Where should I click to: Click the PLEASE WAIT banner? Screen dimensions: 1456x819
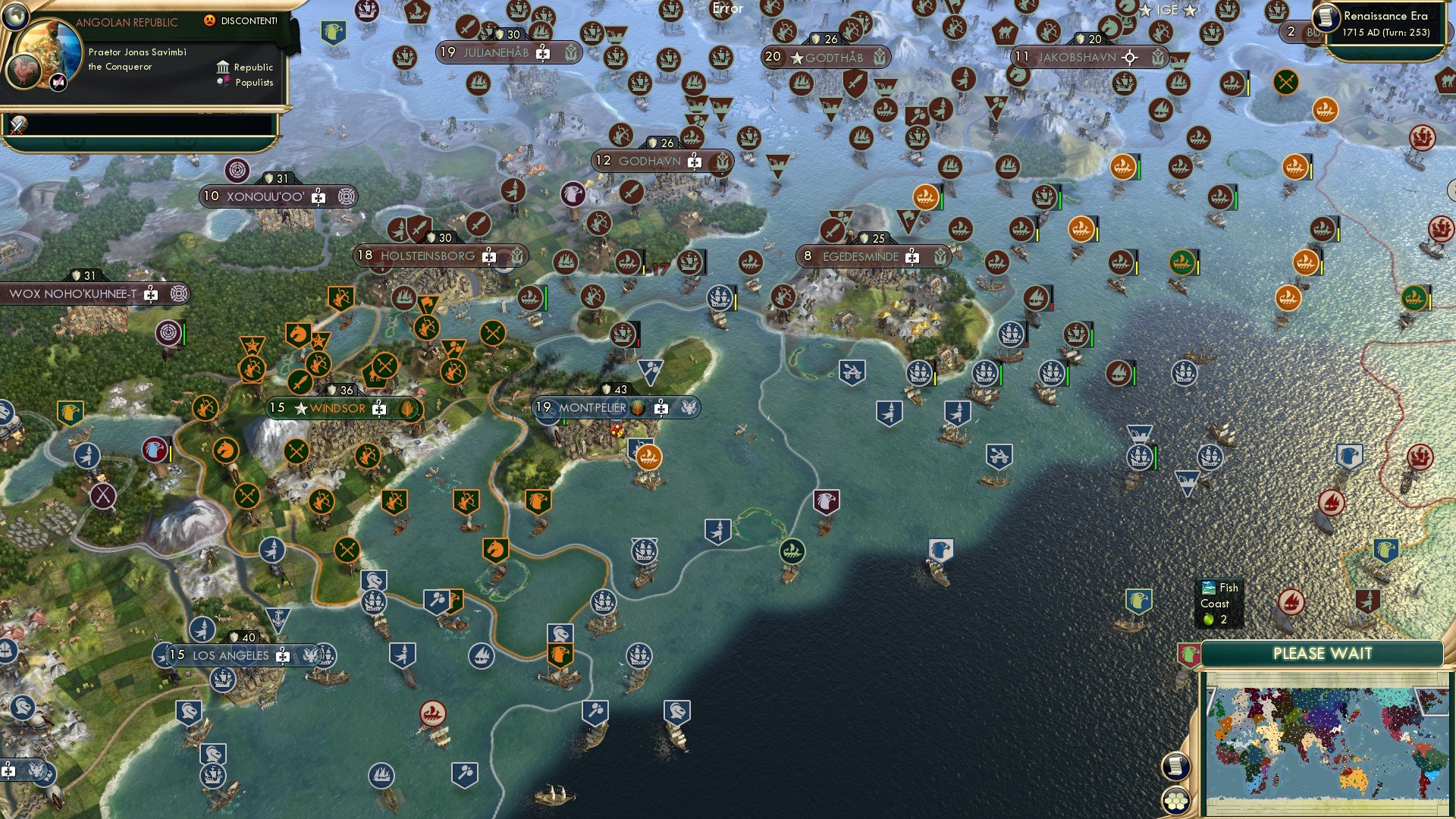[x=1323, y=653]
